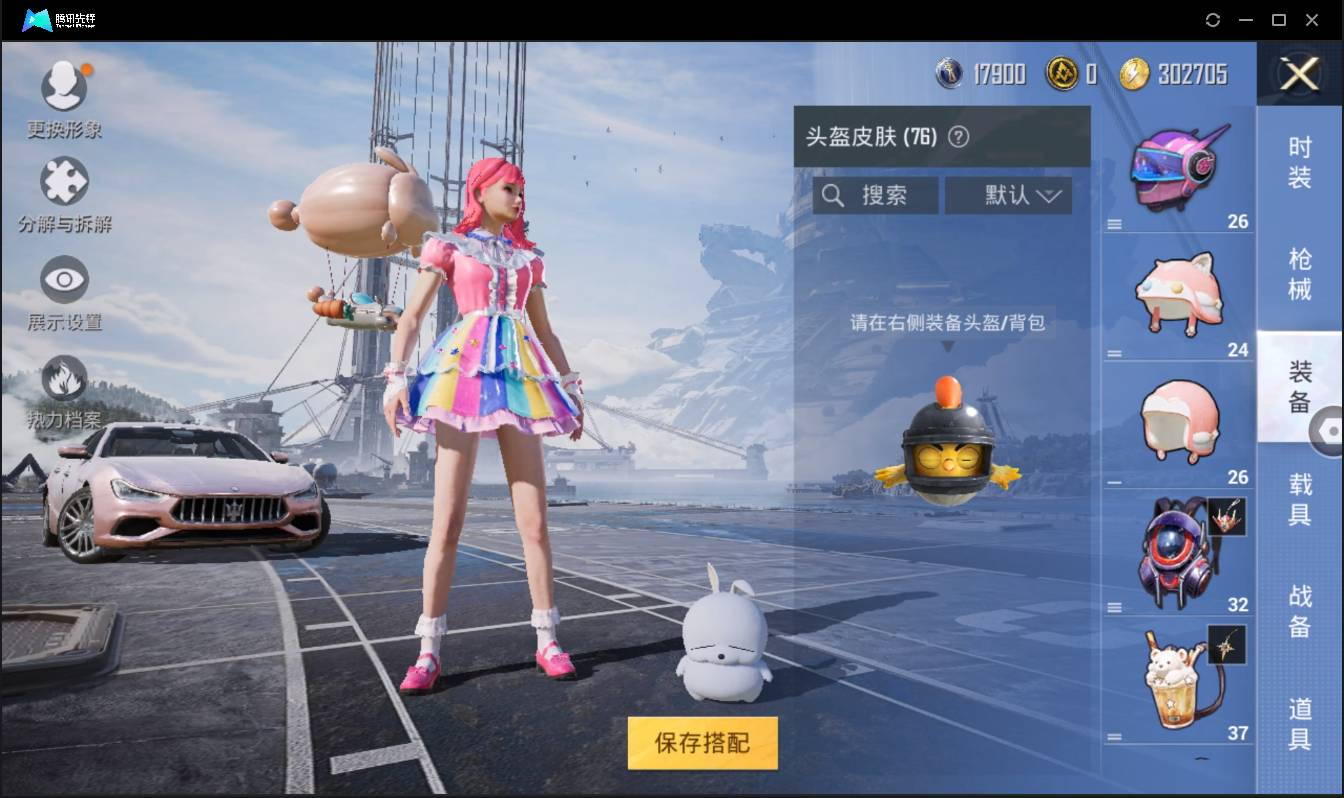Click the search magnifier icon
Image resolution: width=1344 pixels, height=798 pixels.
834,195
